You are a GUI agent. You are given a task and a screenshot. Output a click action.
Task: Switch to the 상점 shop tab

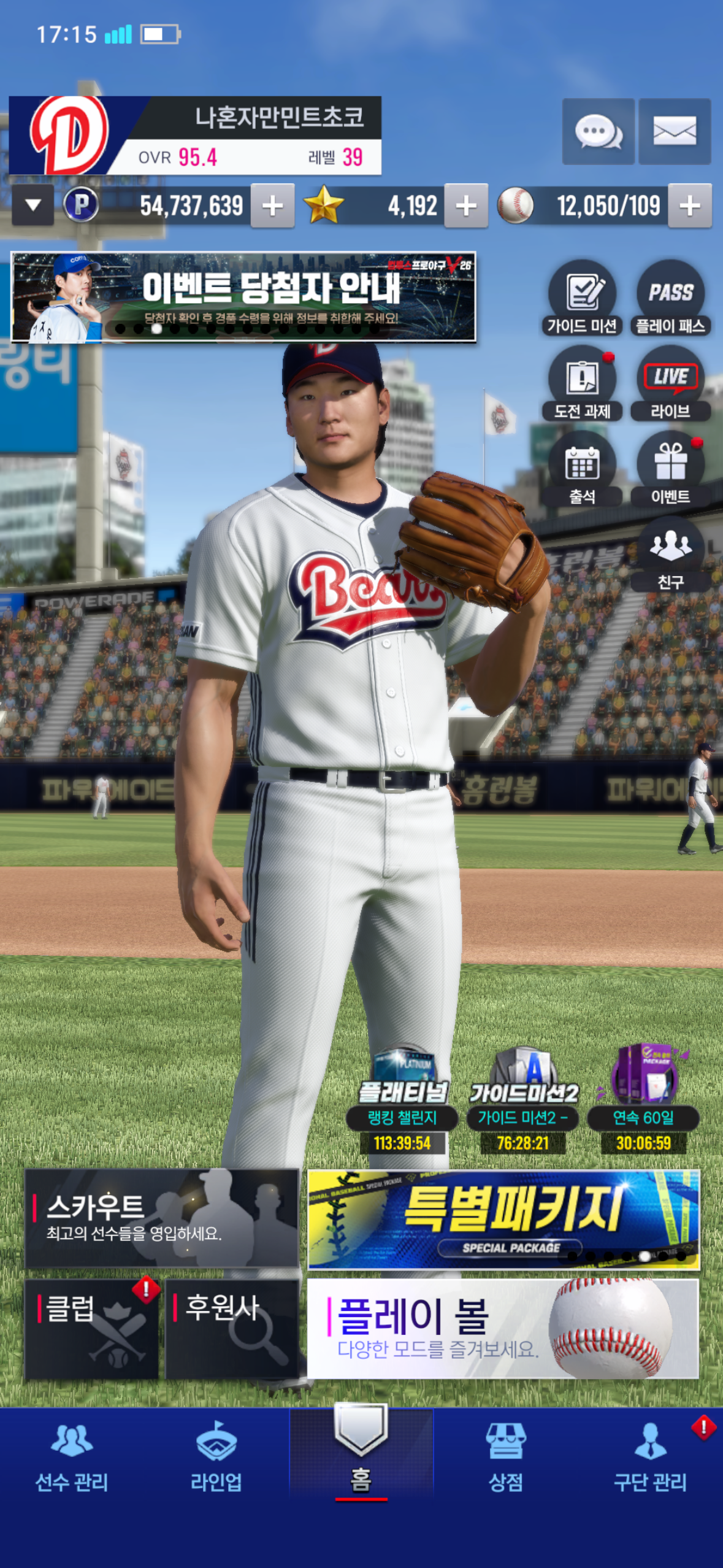pos(505,1456)
